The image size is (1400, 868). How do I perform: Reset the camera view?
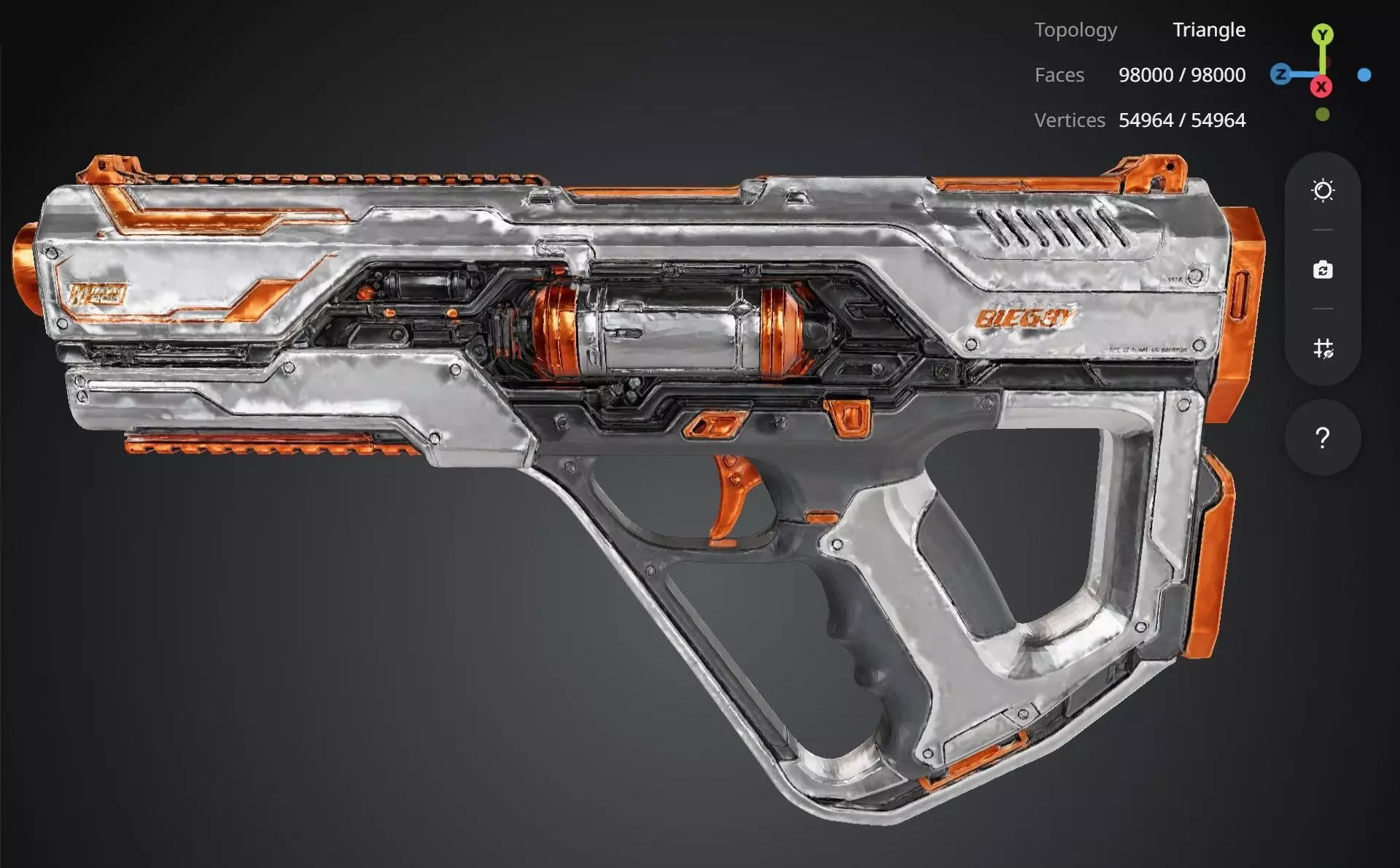coord(1323,270)
